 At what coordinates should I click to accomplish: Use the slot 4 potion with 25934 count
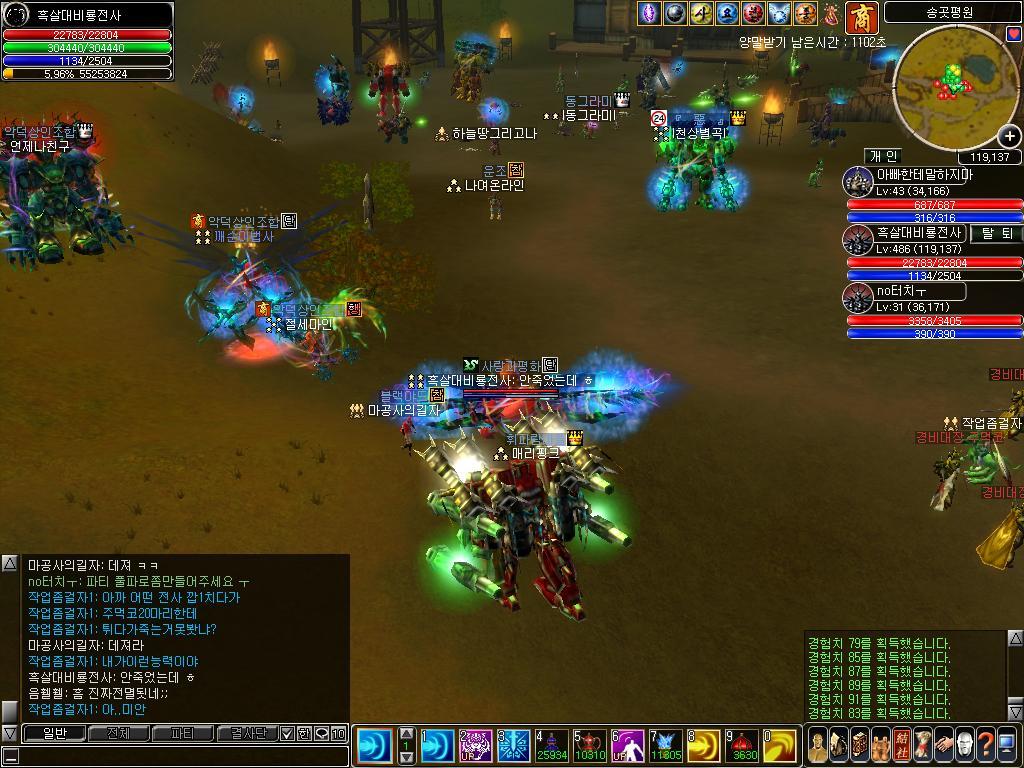click(x=550, y=746)
